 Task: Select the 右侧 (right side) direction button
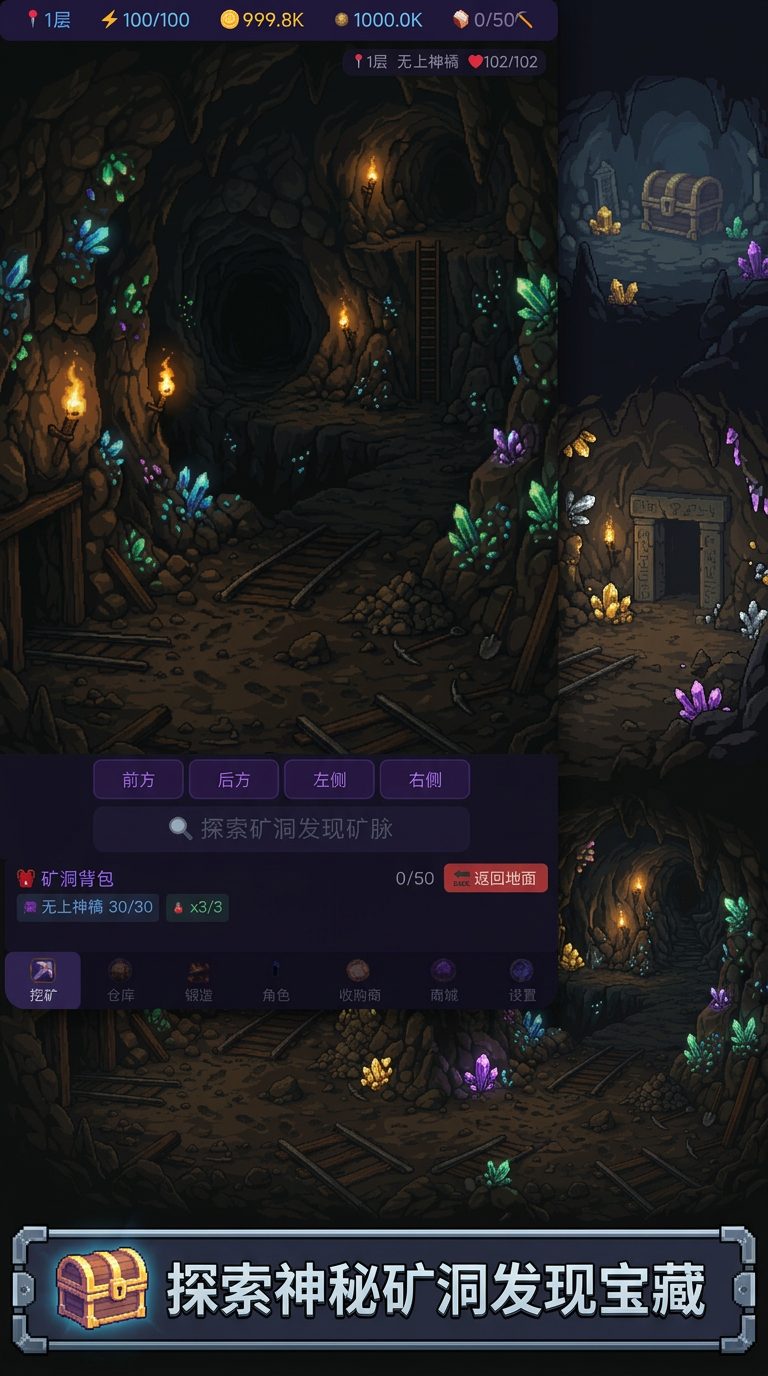click(x=425, y=780)
